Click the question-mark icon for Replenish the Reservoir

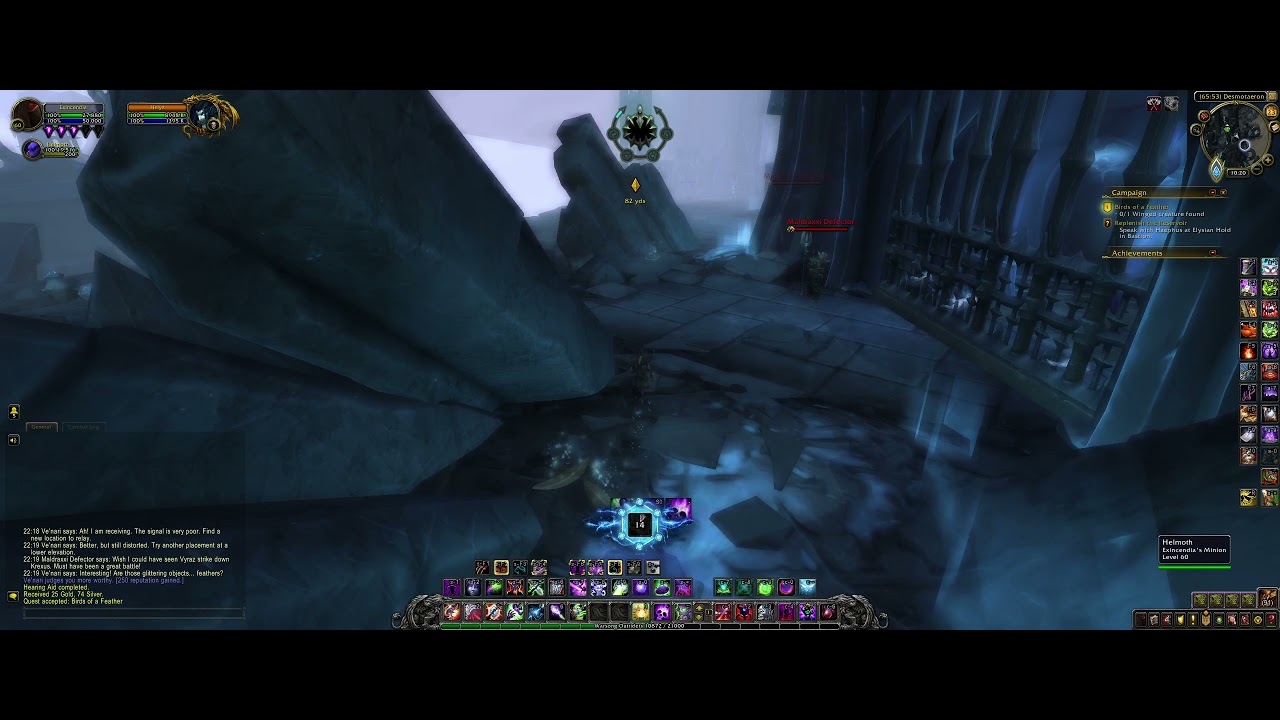tap(1108, 223)
